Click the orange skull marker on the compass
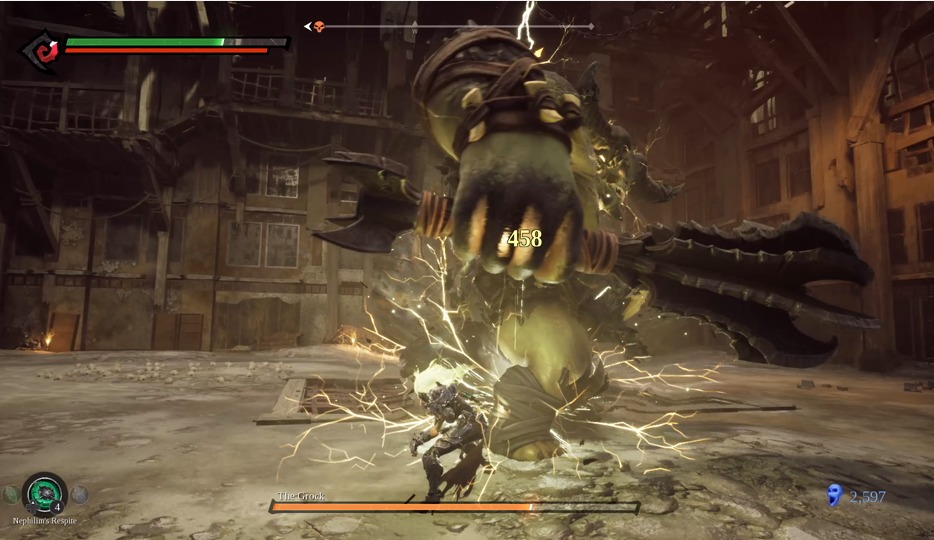This screenshot has width=934, height=540. coord(319,26)
